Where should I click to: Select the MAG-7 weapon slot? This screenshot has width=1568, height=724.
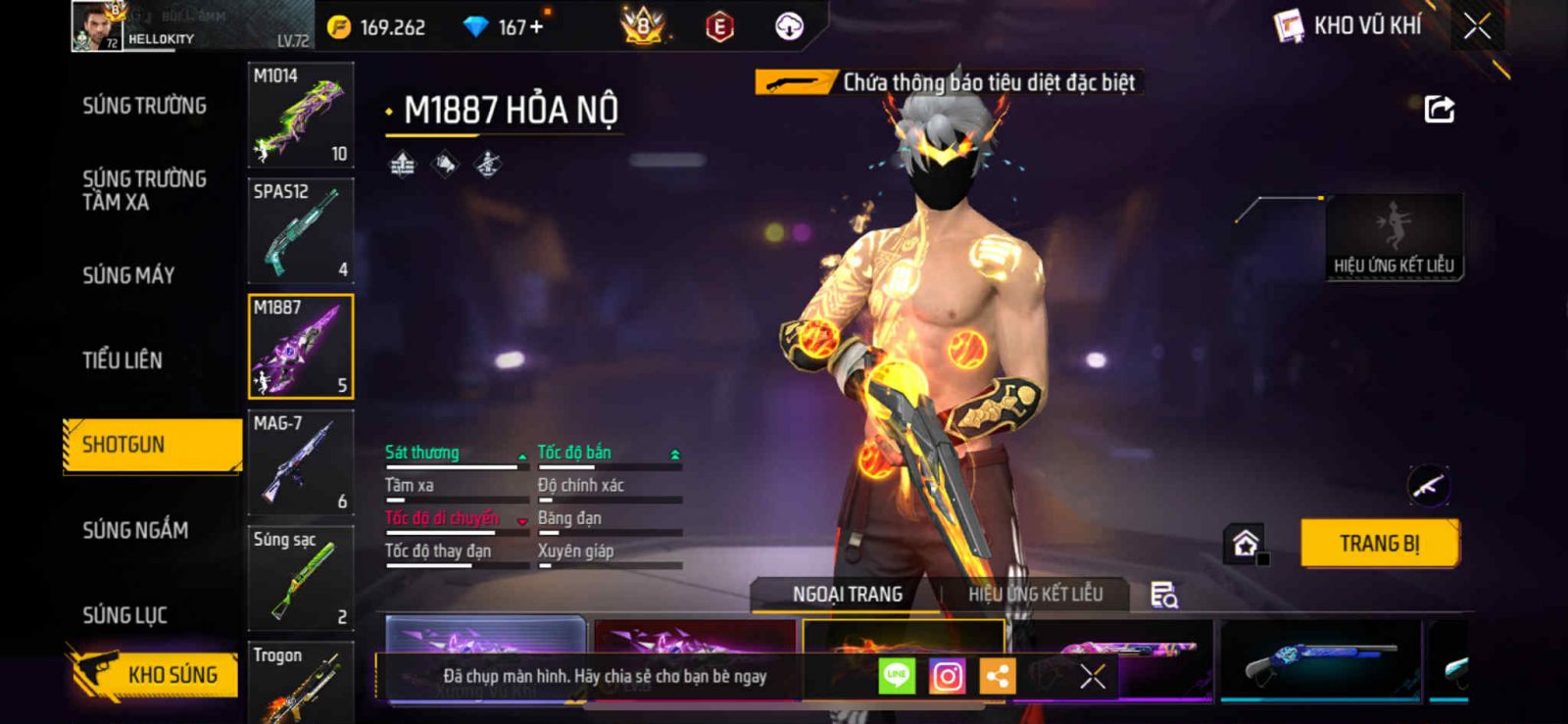click(300, 462)
